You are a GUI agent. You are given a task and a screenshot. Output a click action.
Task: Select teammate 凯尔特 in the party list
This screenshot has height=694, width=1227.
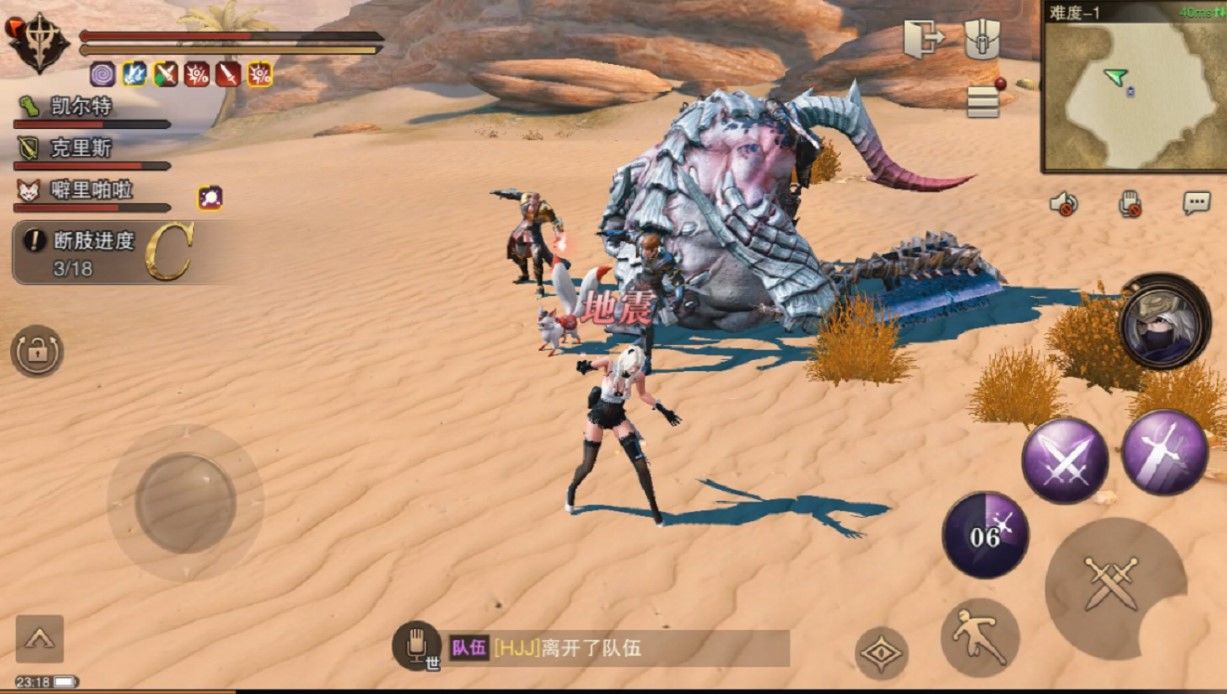[x=80, y=107]
